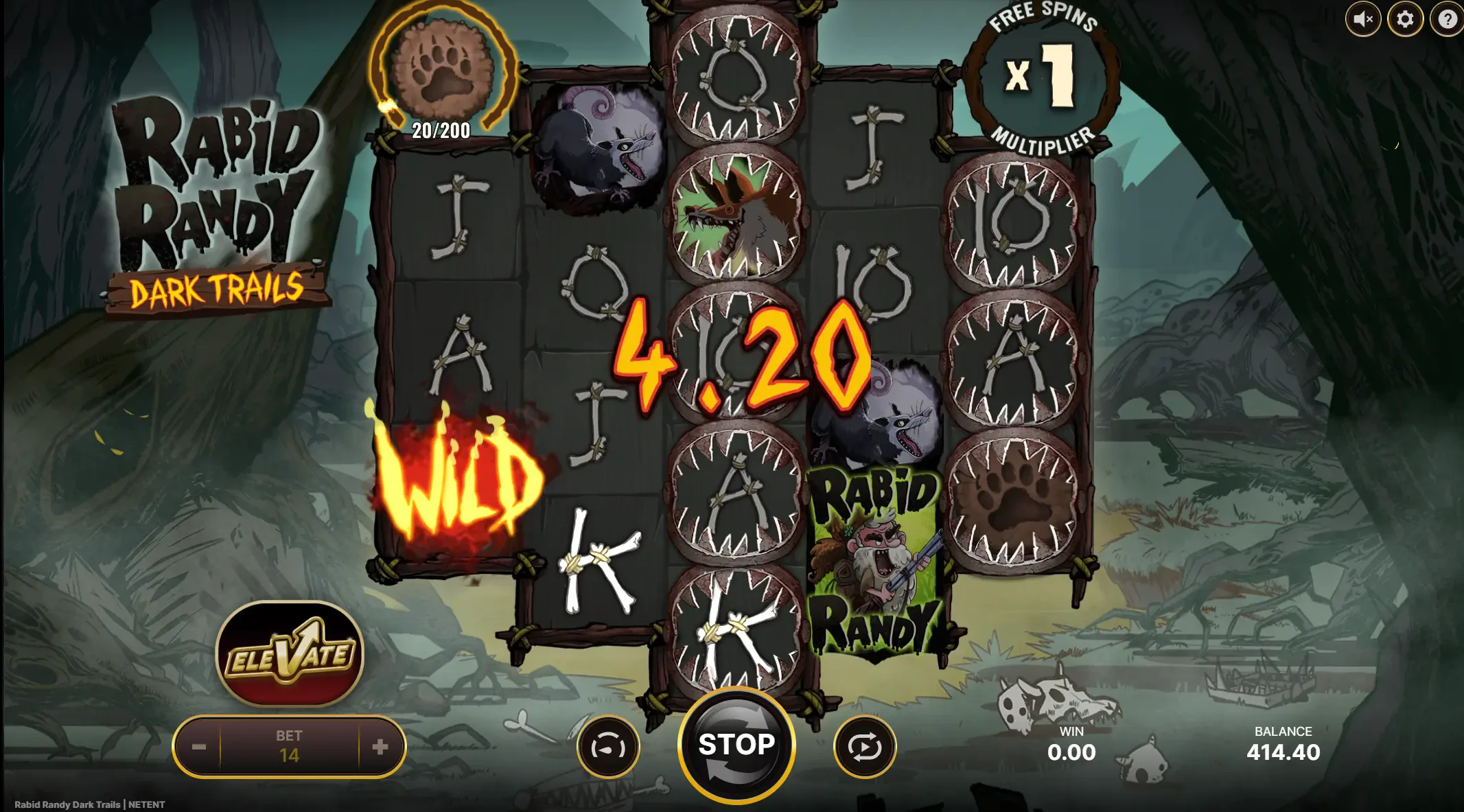Viewport: 1464px width, 812px height.
Task: Activate the Elevate feature button
Action: click(x=290, y=654)
